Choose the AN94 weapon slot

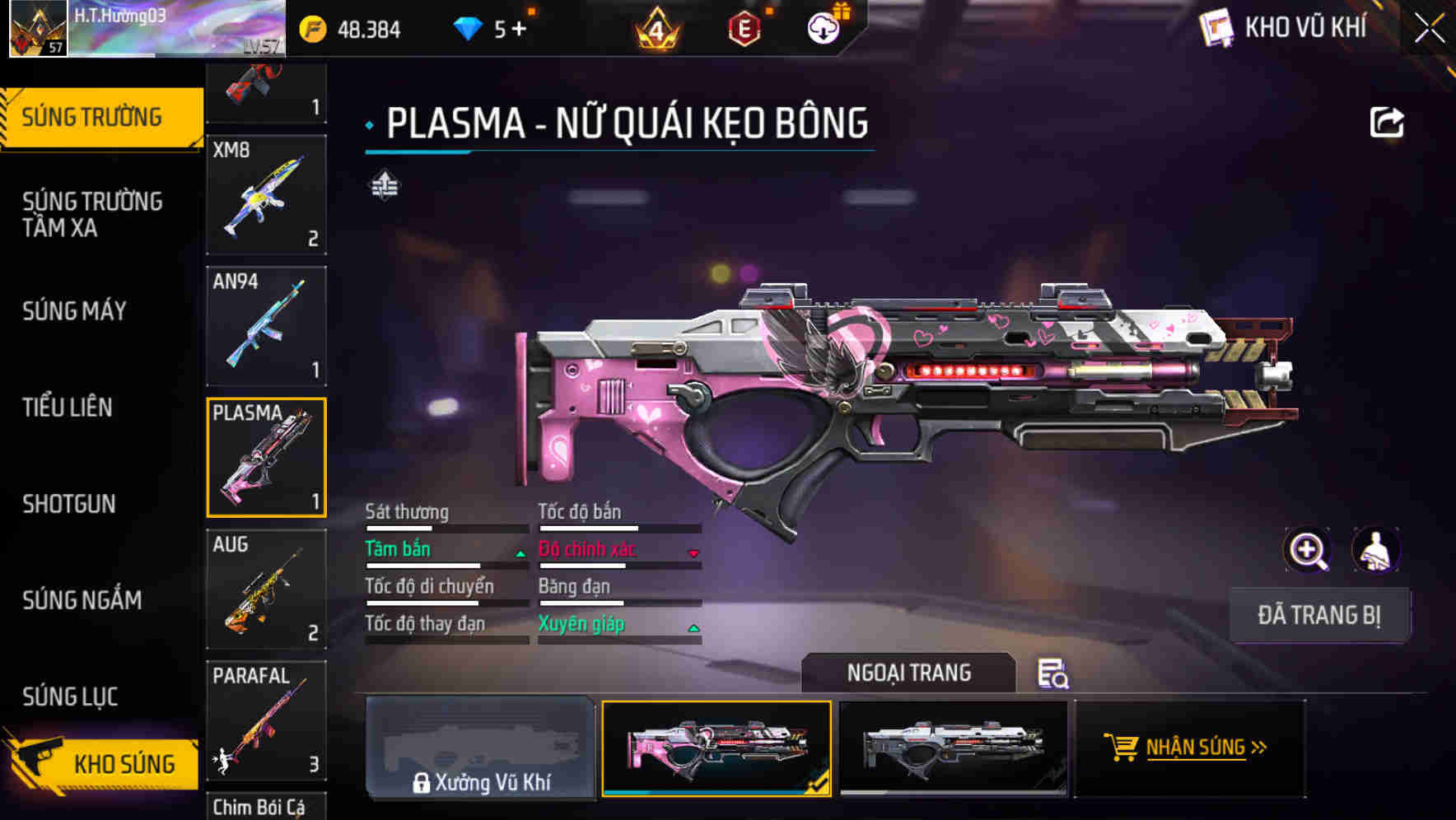point(266,326)
